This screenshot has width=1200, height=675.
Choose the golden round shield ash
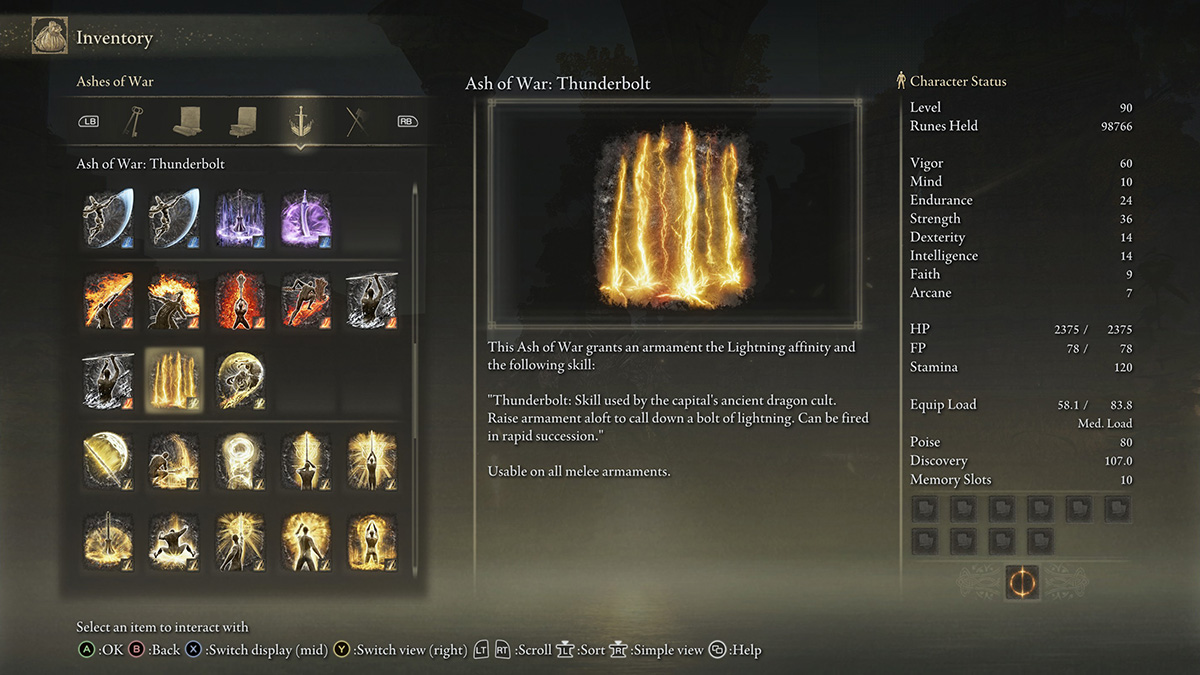[x=109, y=462]
